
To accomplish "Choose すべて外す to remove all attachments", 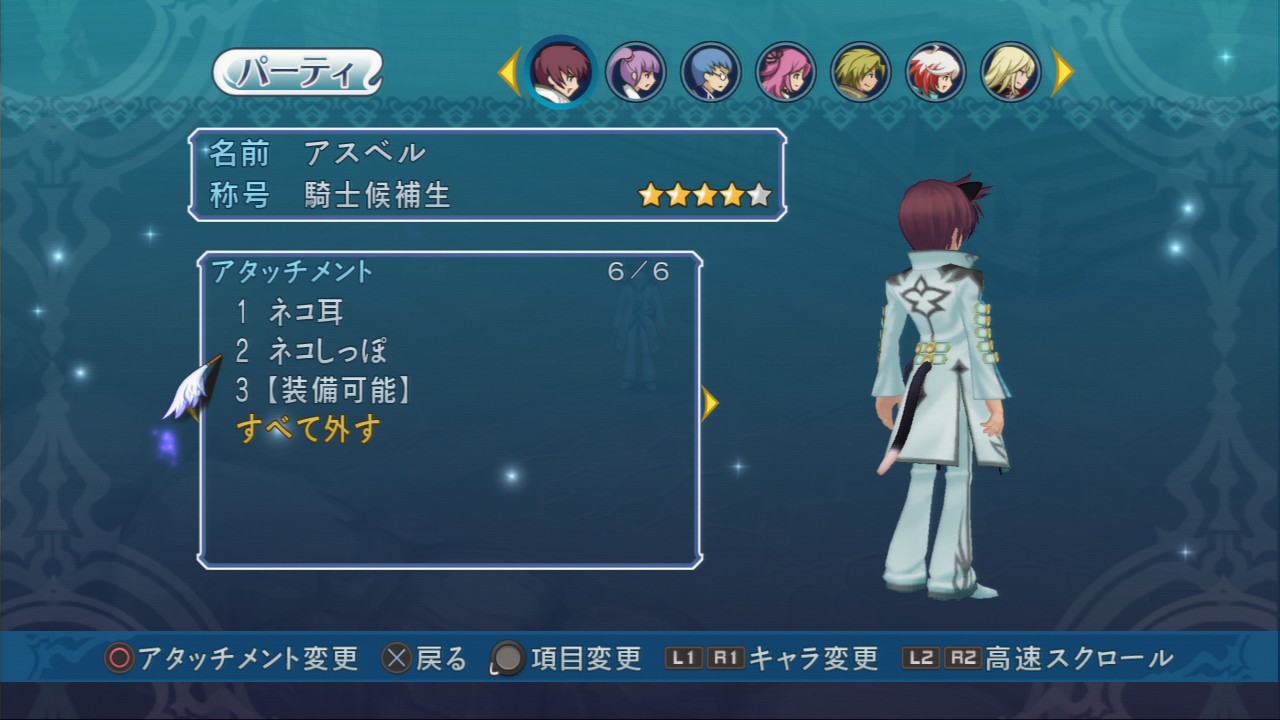I will point(309,430).
